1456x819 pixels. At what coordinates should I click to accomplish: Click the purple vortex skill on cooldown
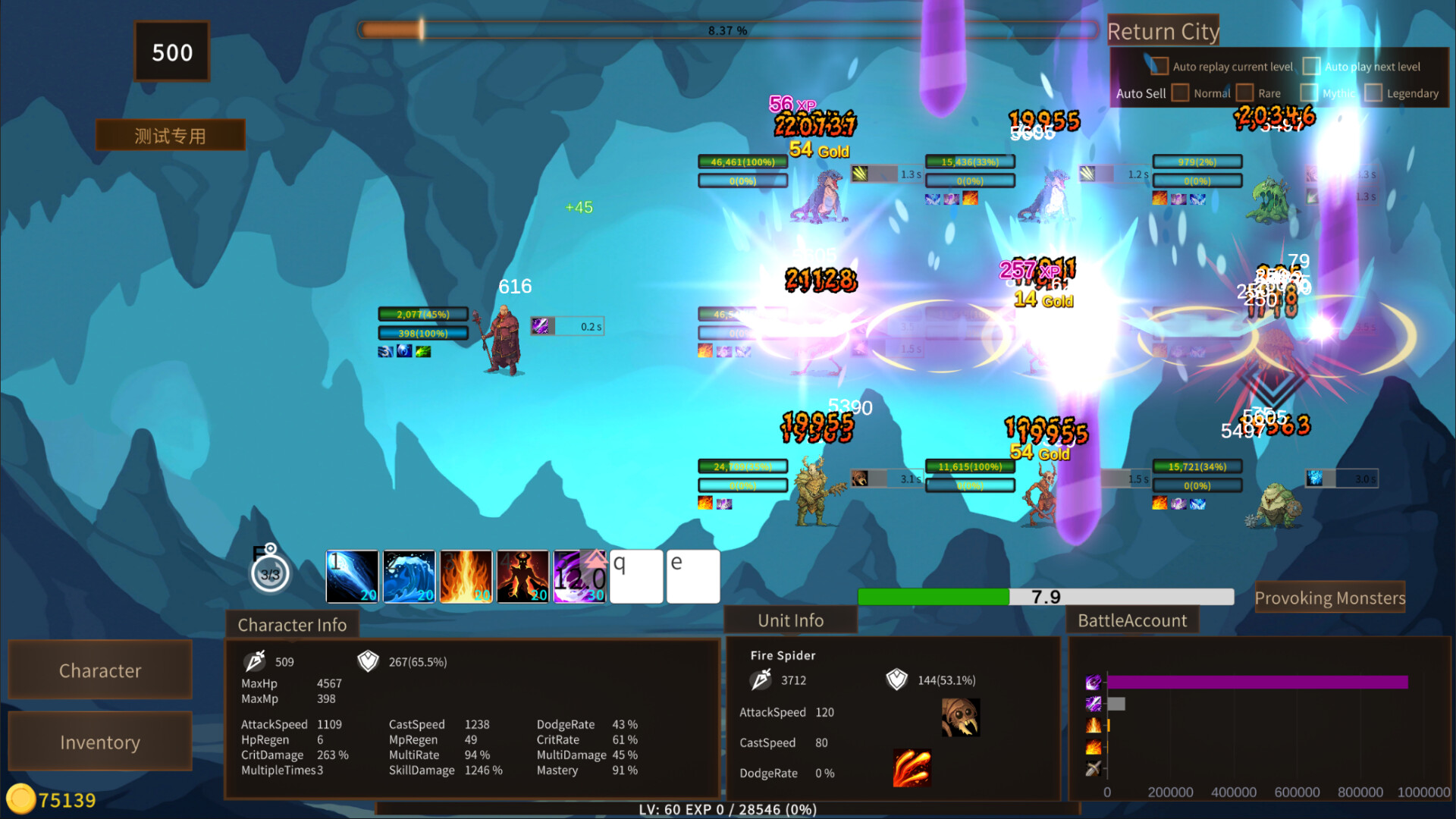tap(579, 576)
